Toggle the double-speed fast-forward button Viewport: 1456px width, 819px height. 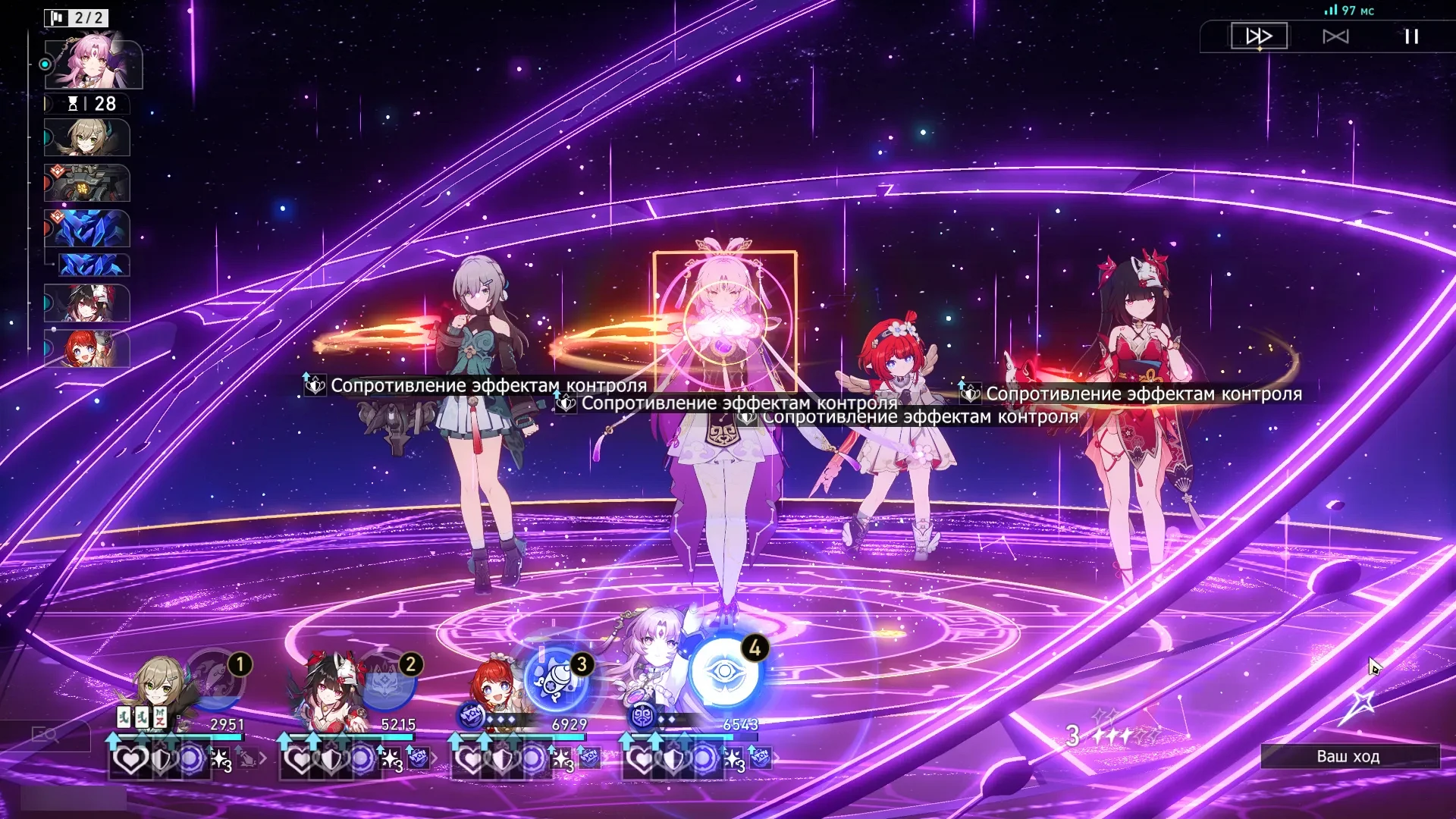tap(1259, 36)
